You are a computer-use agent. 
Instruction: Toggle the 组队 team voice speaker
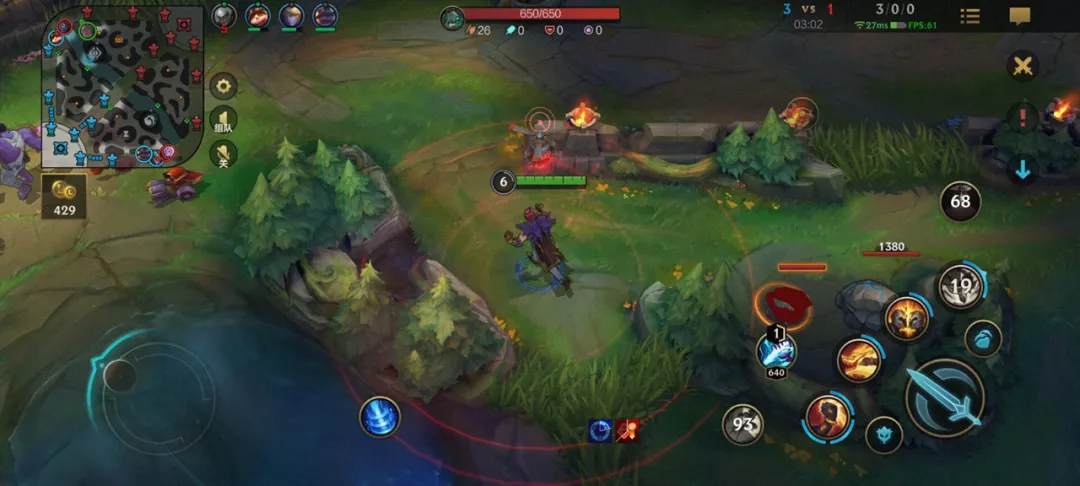tap(223, 121)
